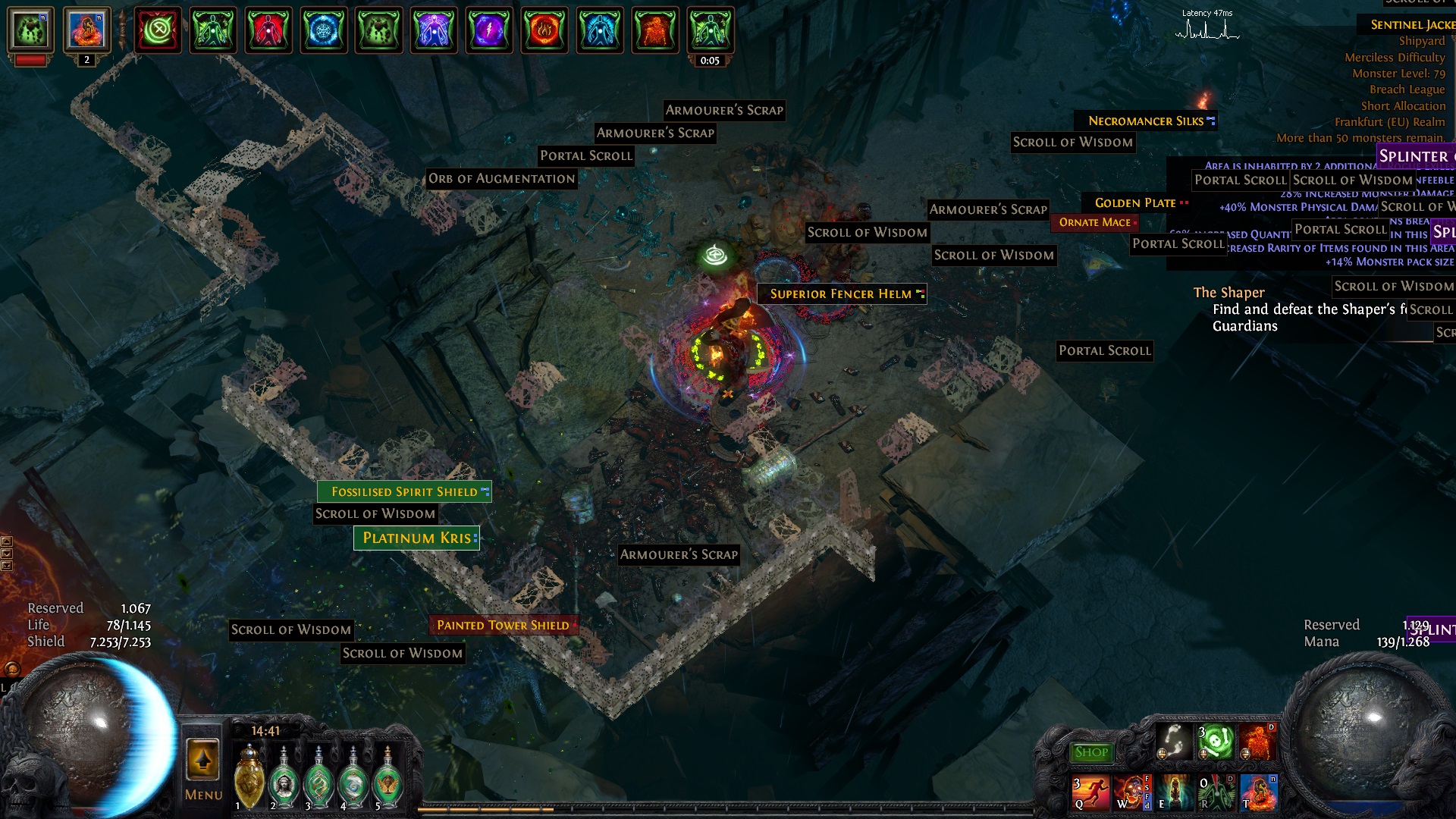Viewport: 1456px width, 819px height.
Task: Pick up the Superior Fencer Helm label
Action: pyautogui.click(x=841, y=293)
